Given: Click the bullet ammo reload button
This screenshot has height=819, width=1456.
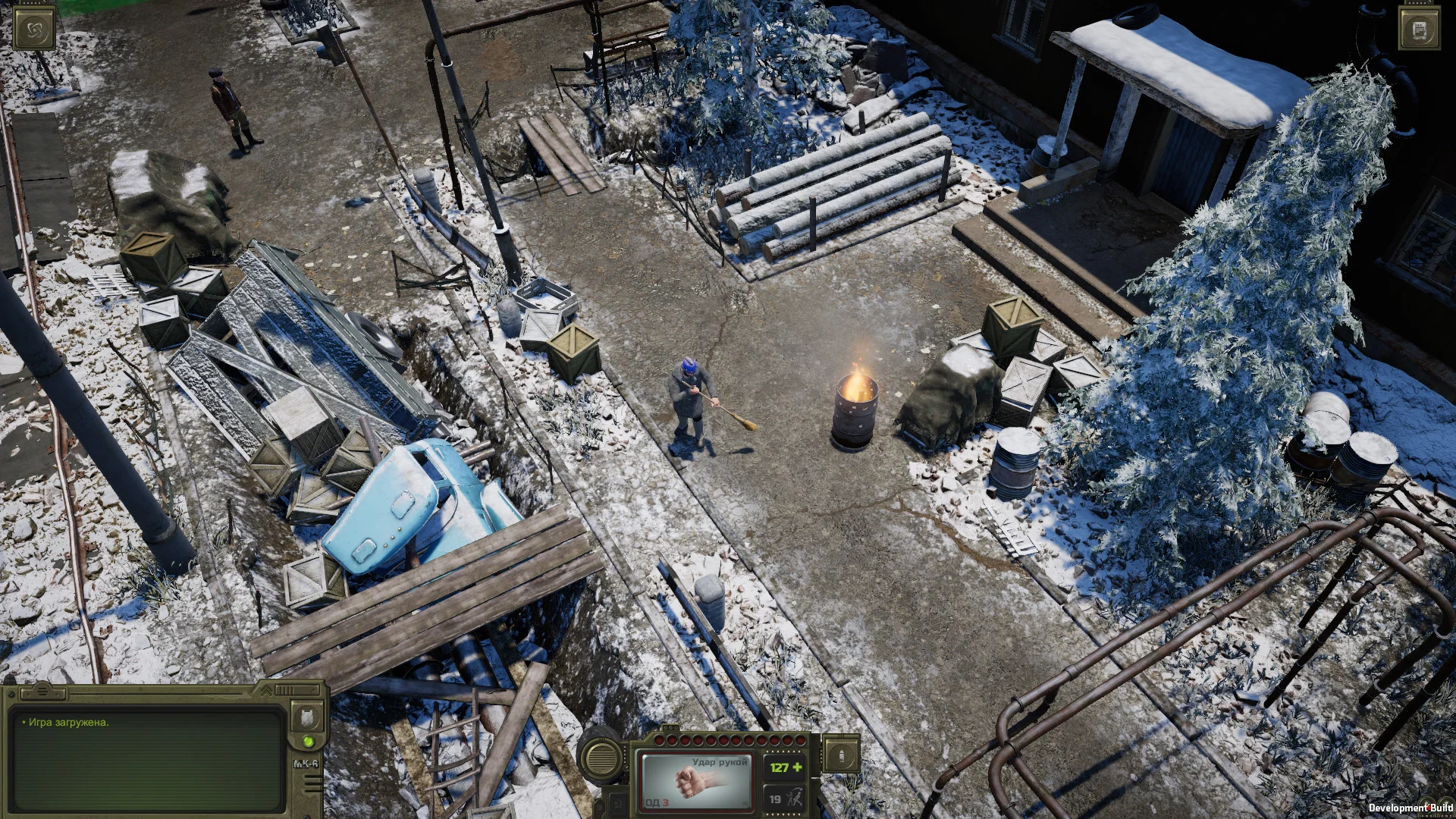Looking at the screenshot, I should 841,755.
